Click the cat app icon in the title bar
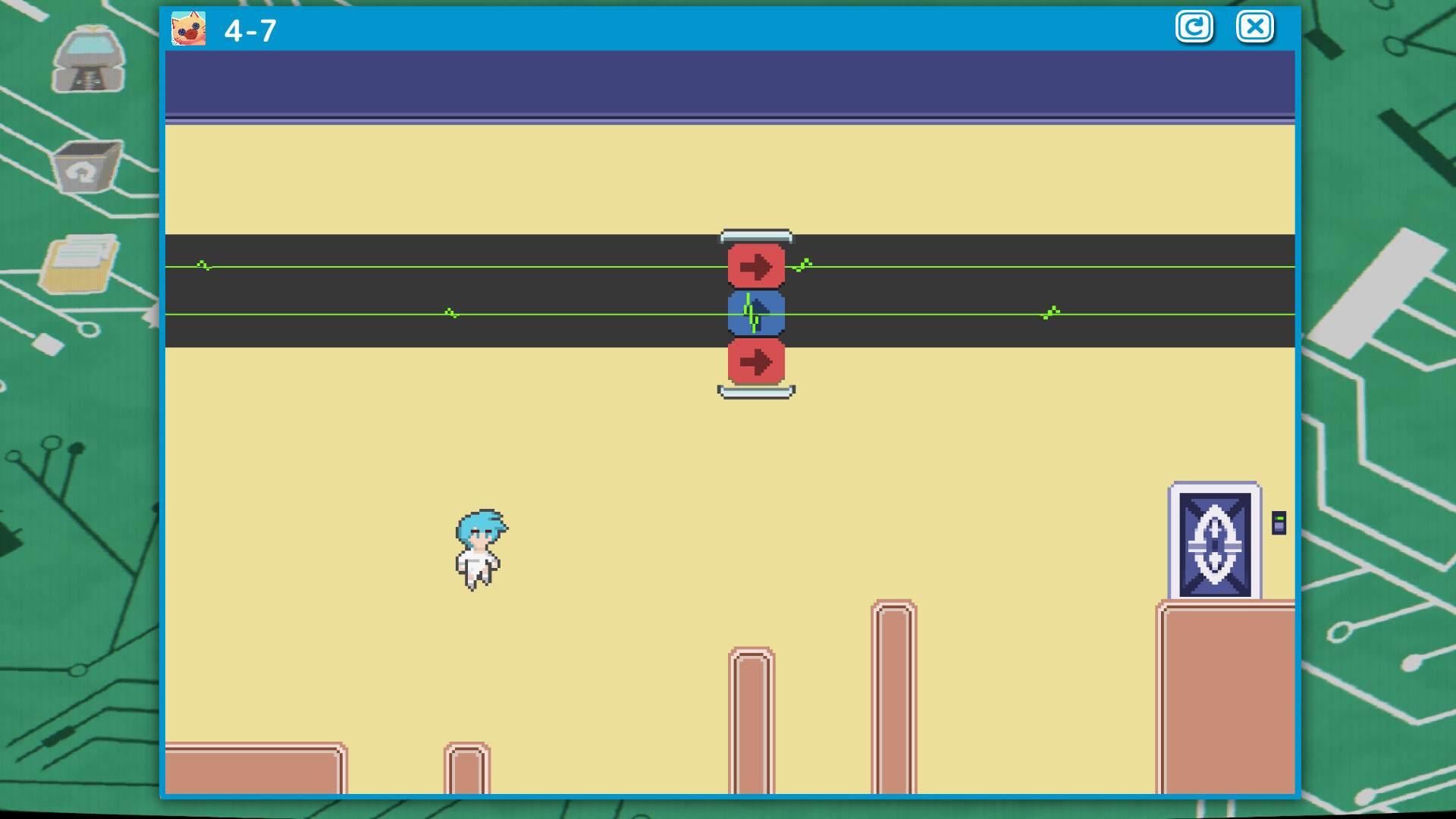Viewport: 1456px width, 819px height. pos(191,27)
